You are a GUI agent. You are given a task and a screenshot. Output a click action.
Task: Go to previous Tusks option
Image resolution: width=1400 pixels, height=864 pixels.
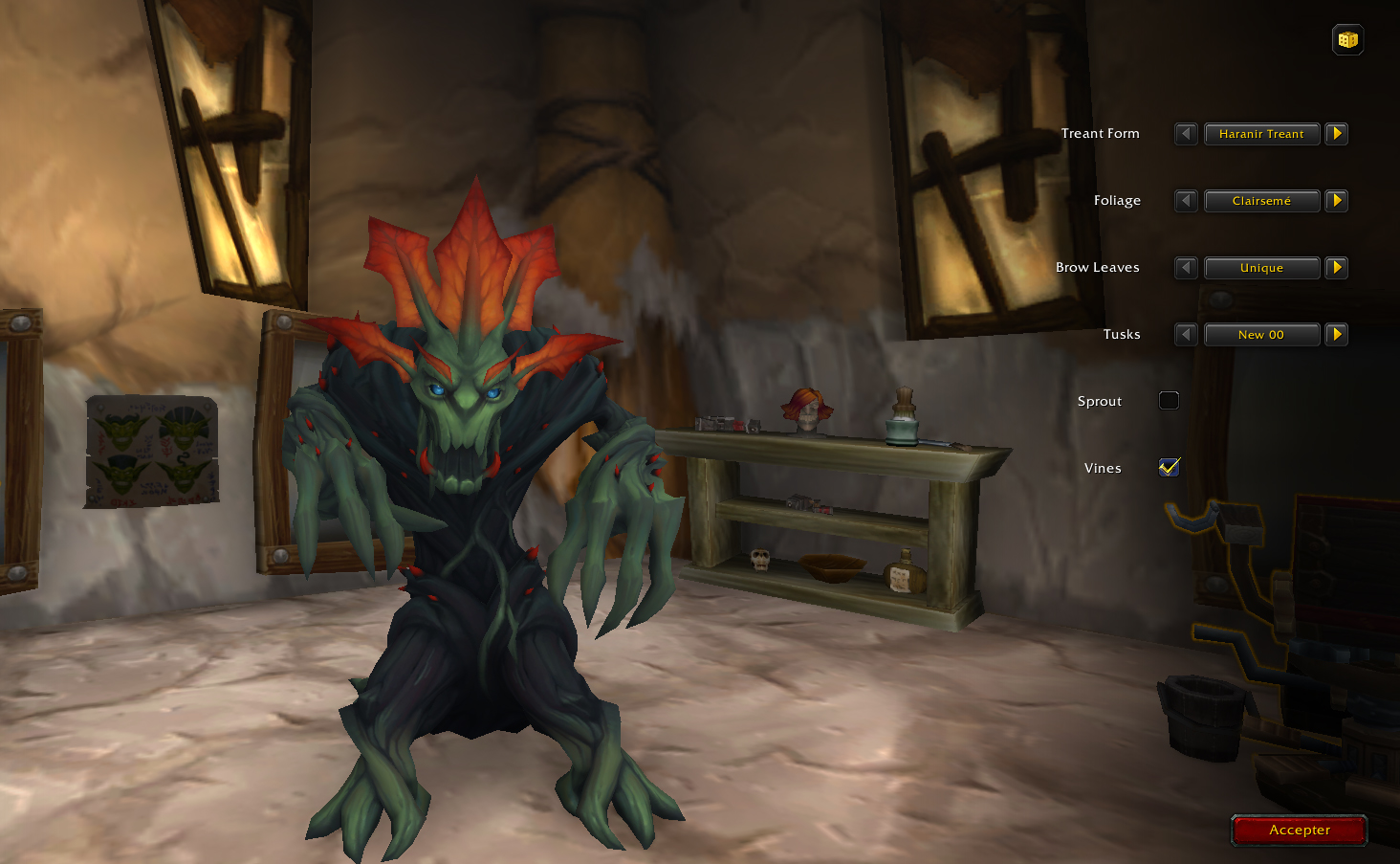pos(1186,335)
